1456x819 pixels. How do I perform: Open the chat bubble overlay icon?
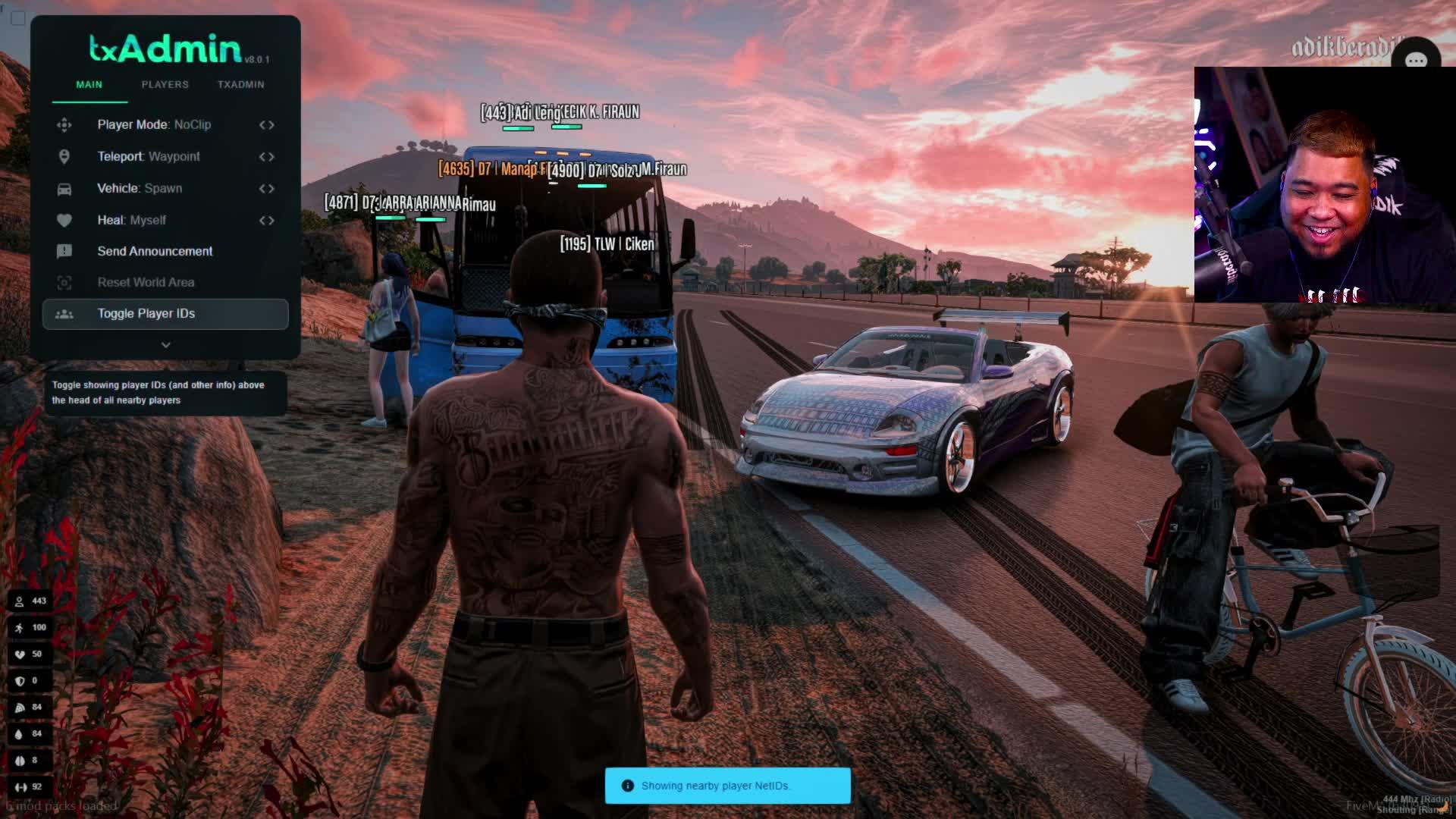(x=1415, y=61)
